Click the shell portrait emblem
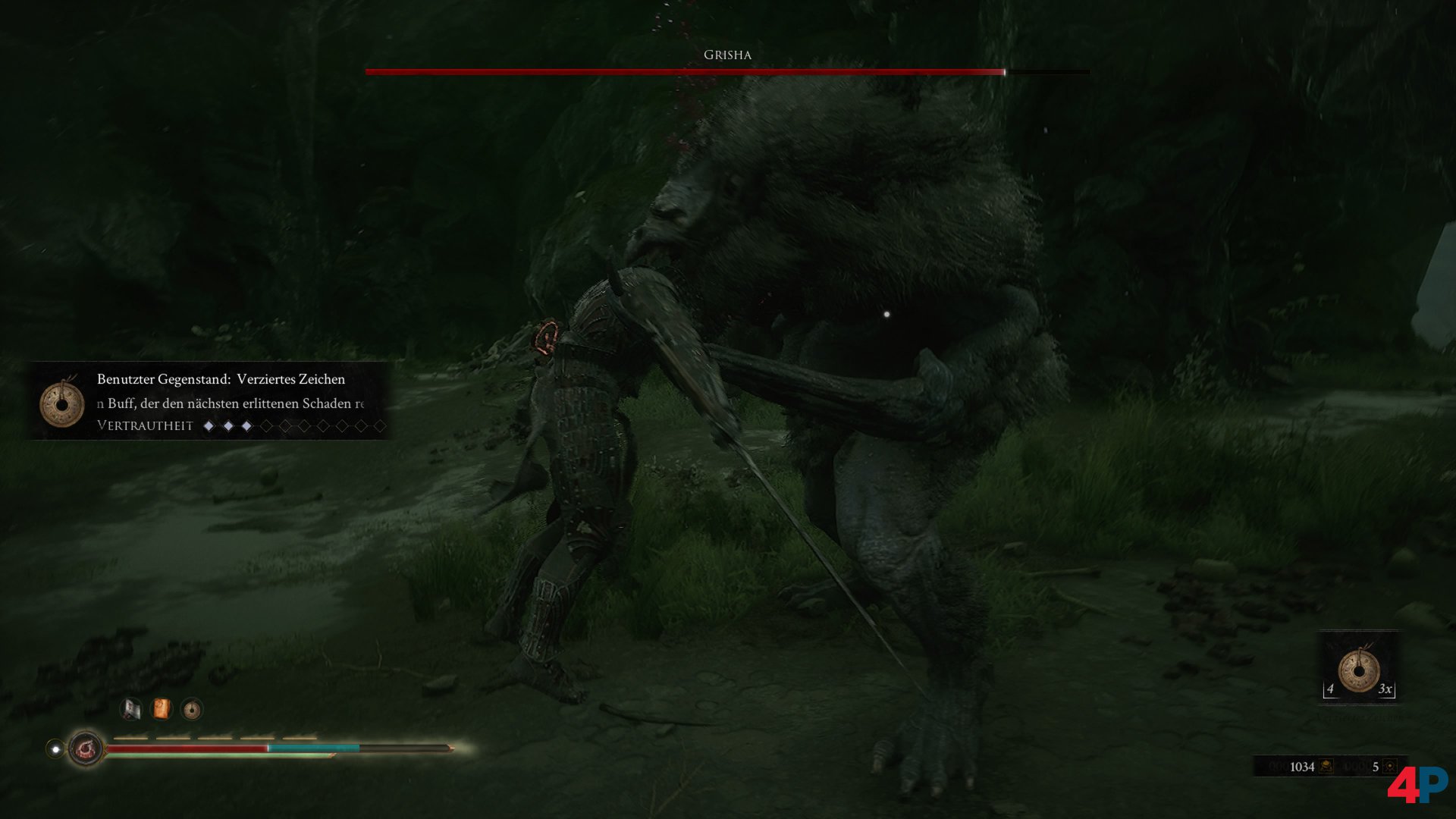The width and height of the screenshot is (1456, 819). point(85,749)
